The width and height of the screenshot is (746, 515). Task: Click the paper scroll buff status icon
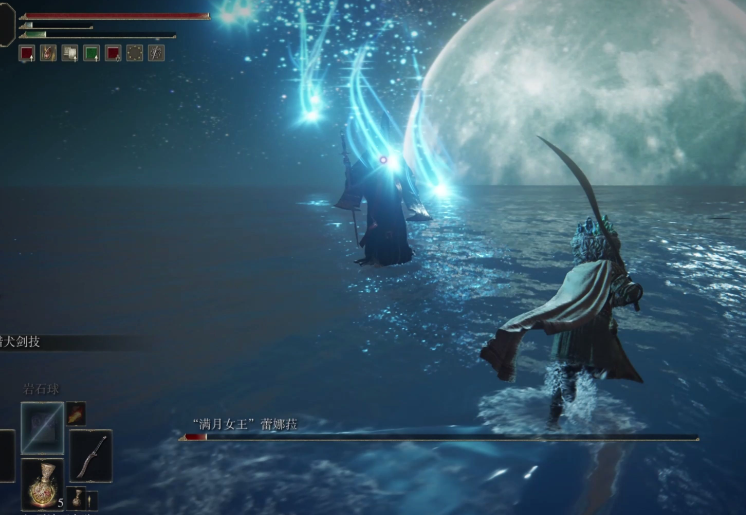coord(70,53)
